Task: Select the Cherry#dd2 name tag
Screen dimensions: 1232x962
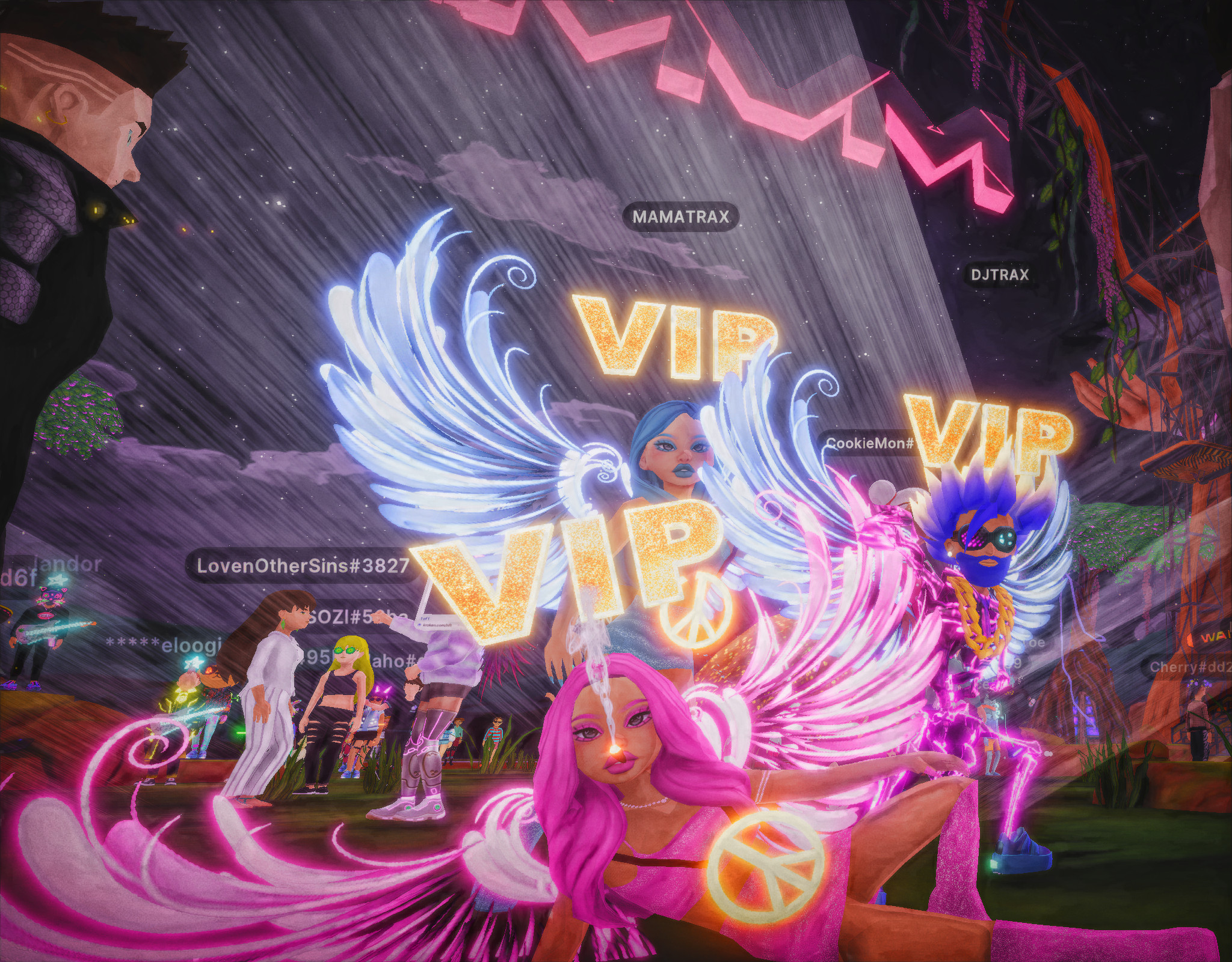Action: click(1189, 667)
